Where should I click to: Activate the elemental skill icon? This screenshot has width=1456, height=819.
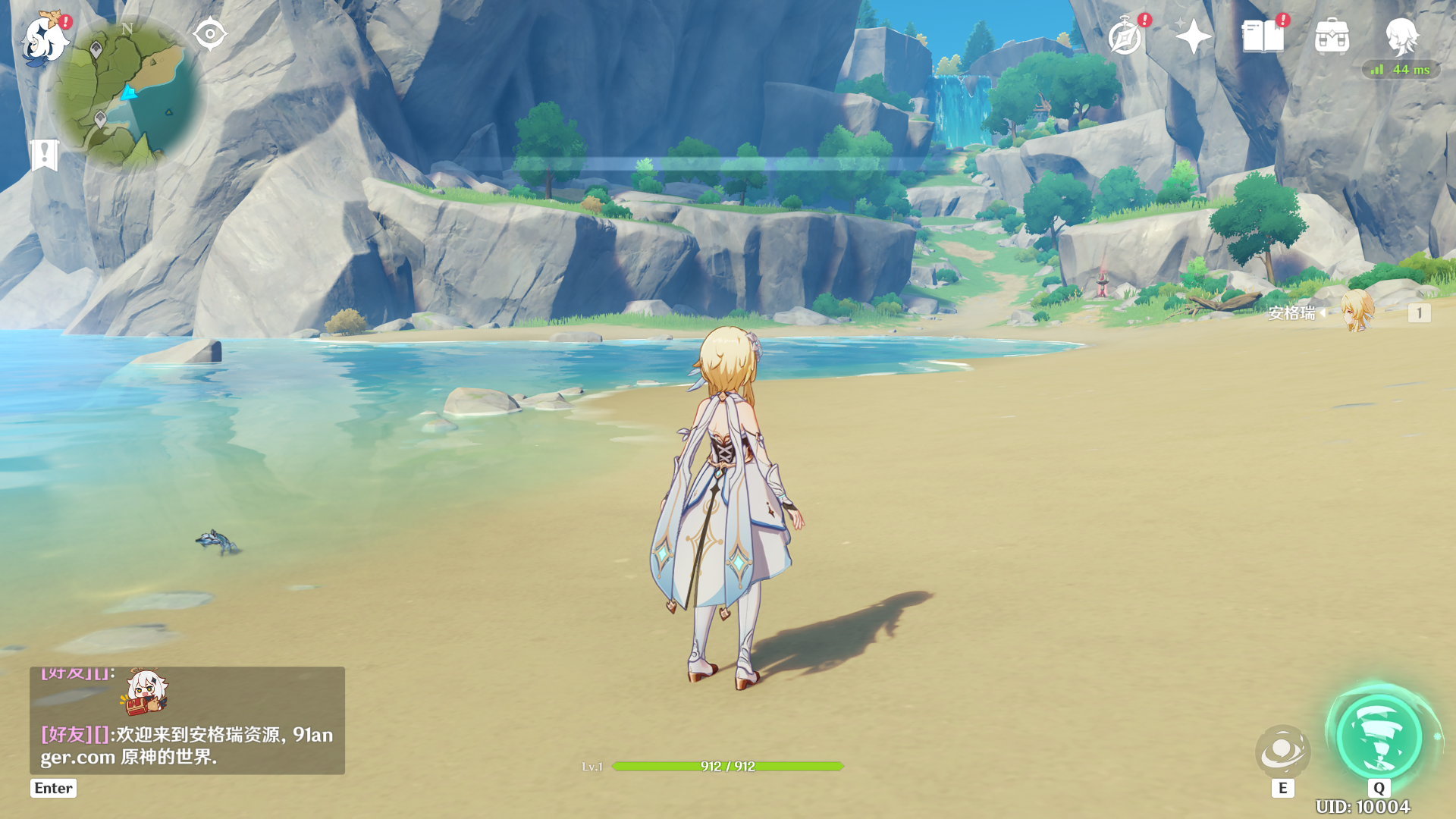click(1282, 751)
